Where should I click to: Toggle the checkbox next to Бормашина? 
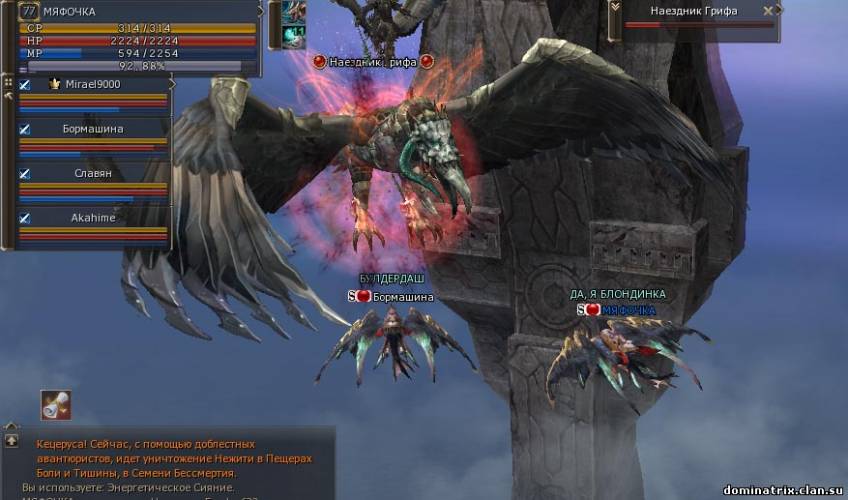pyautogui.click(x=24, y=130)
